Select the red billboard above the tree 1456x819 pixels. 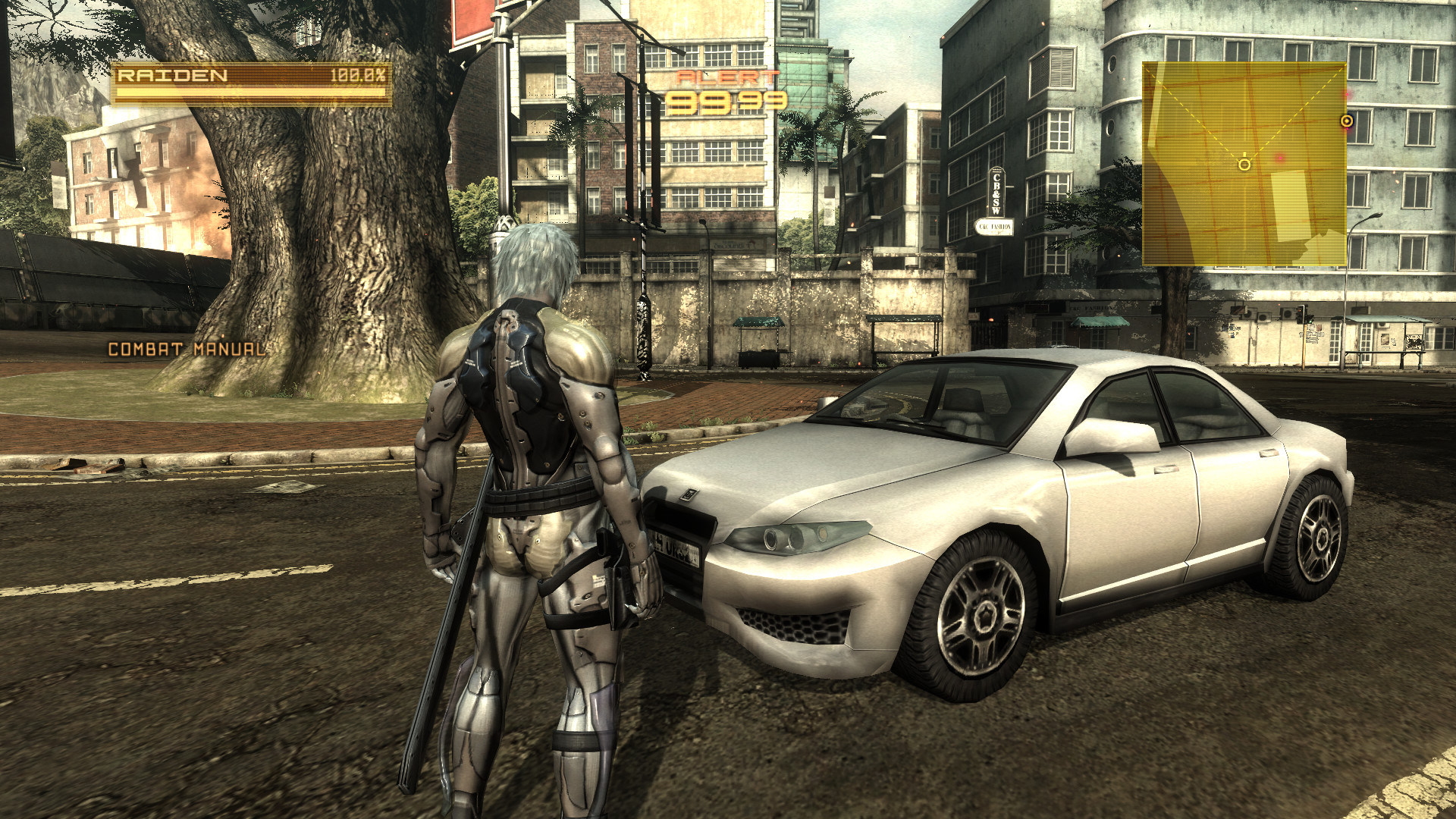[x=472, y=19]
